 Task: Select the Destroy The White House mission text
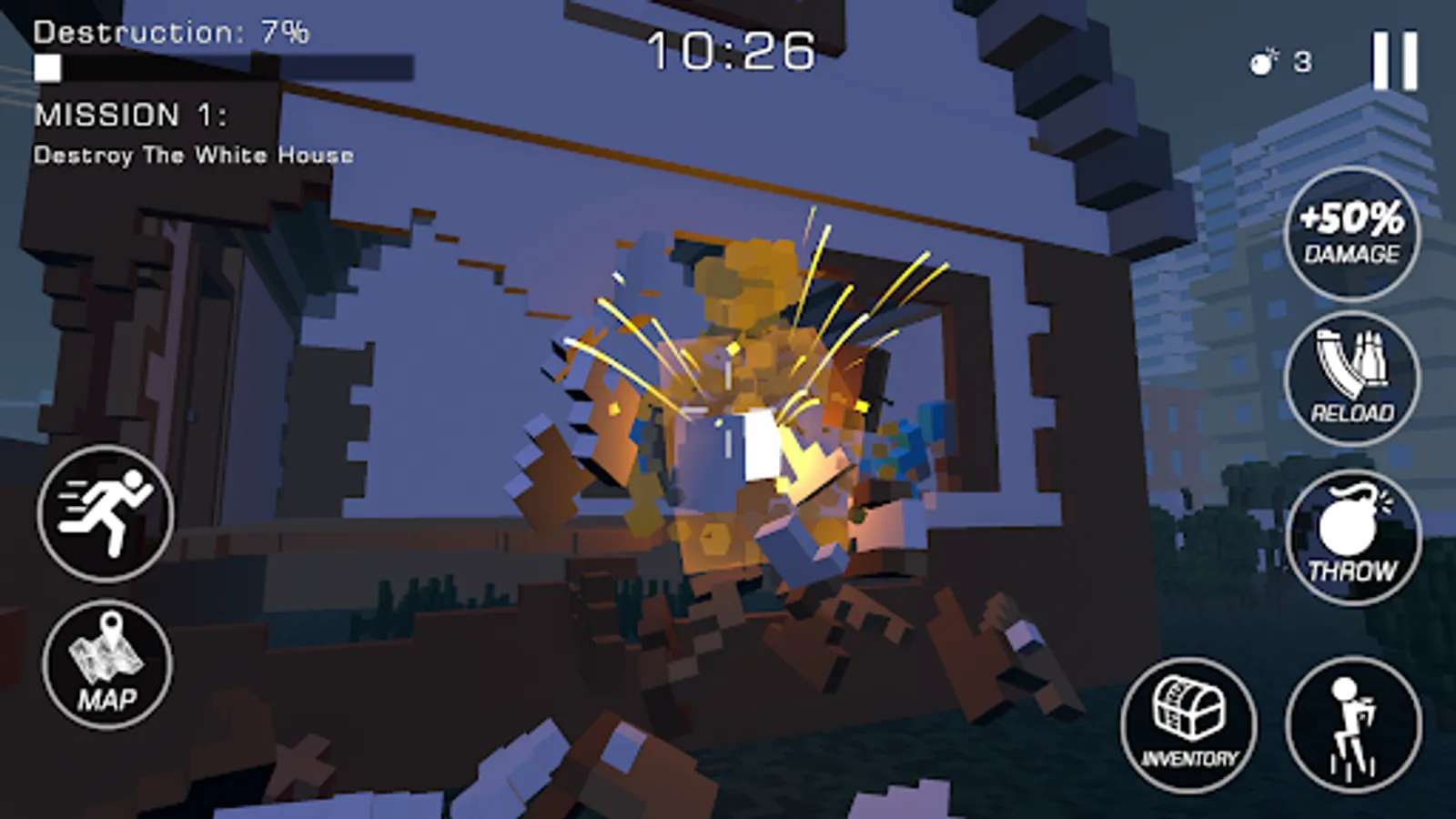click(x=196, y=155)
